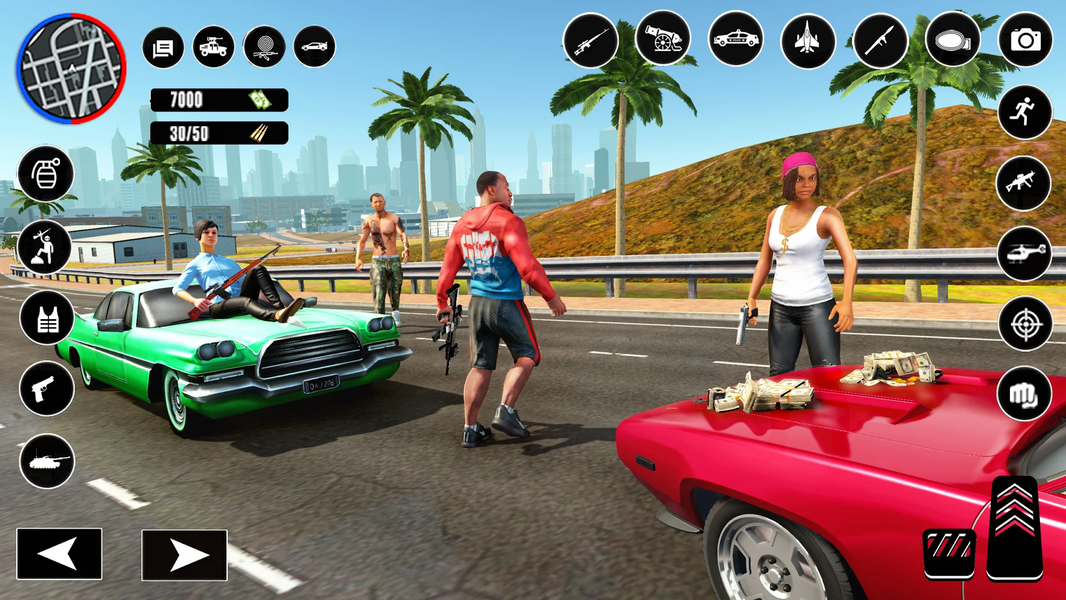Equip the sniper rifle
1066x600 pixels.
tap(590, 40)
